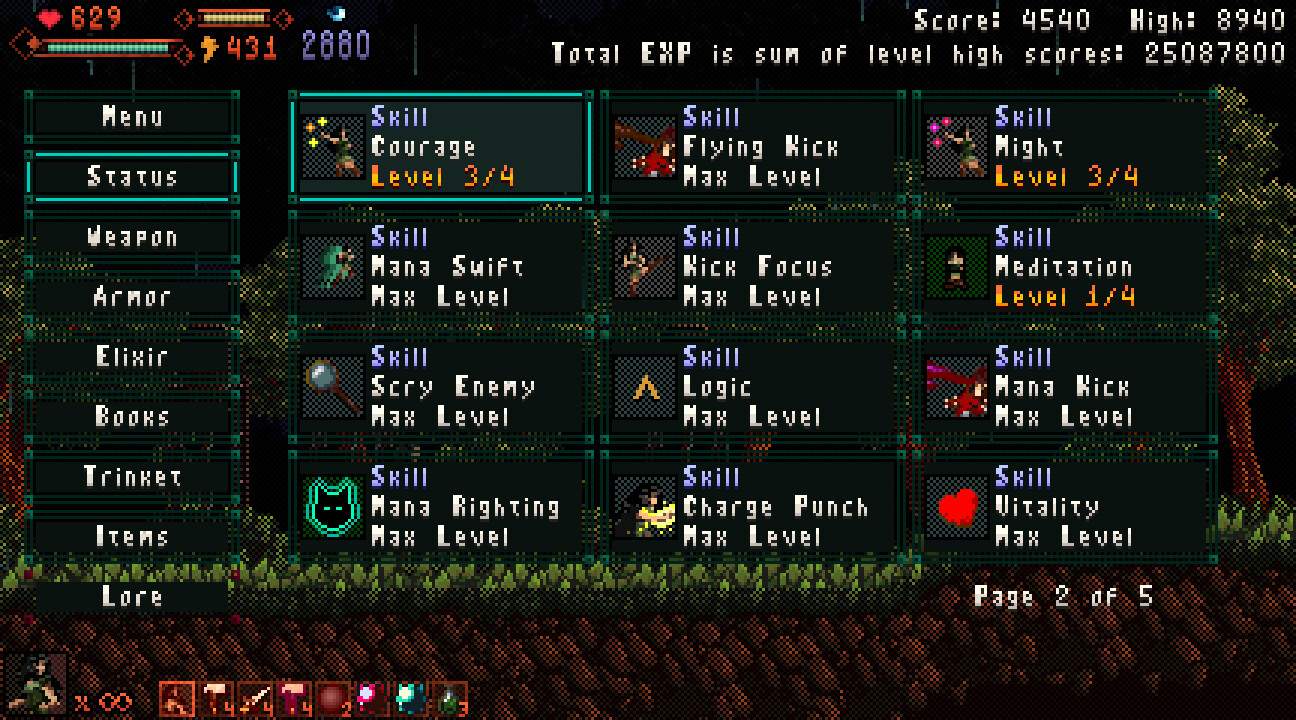Image resolution: width=1296 pixels, height=720 pixels.
Task: Select the Mana Kick skill
Action: coord(1064,387)
